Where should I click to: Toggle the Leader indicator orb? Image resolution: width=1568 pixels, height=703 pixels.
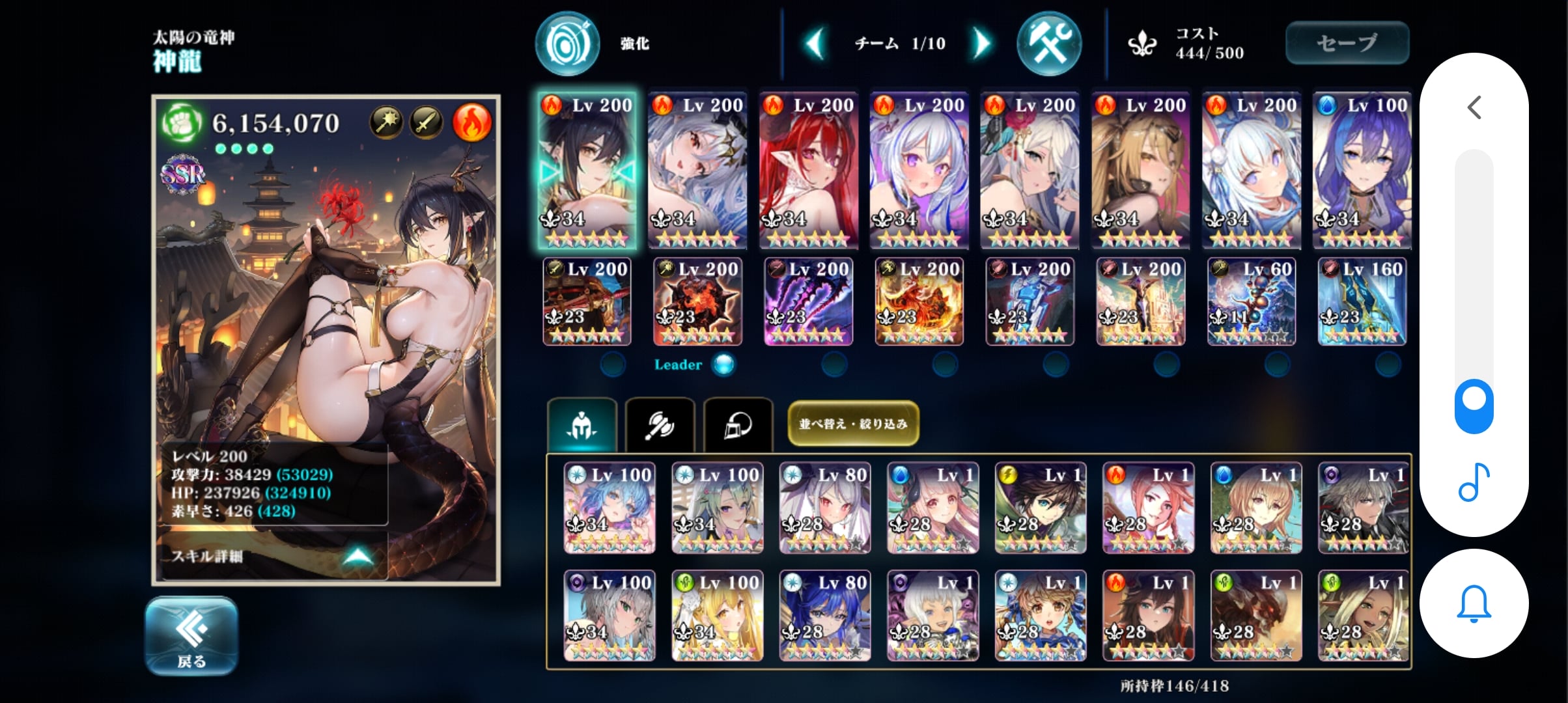click(x=723, y=365)
